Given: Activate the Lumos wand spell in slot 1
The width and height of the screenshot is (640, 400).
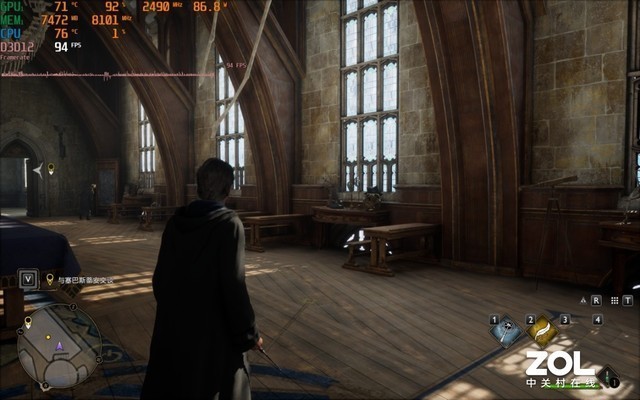Looking at the screenshot, I should pyautogui.click(x=509, y=333).
